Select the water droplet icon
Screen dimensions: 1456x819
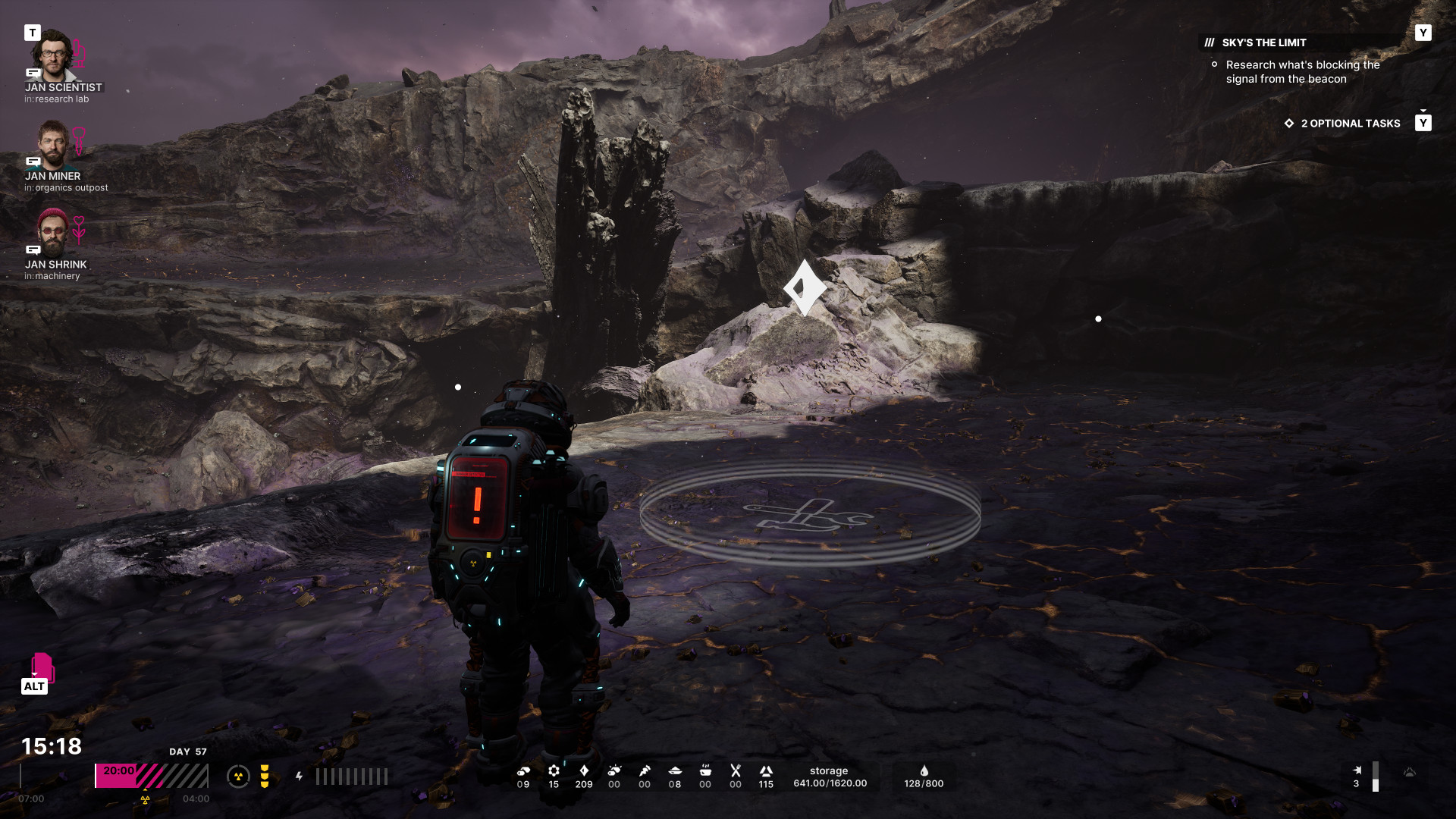click(924, 770)
